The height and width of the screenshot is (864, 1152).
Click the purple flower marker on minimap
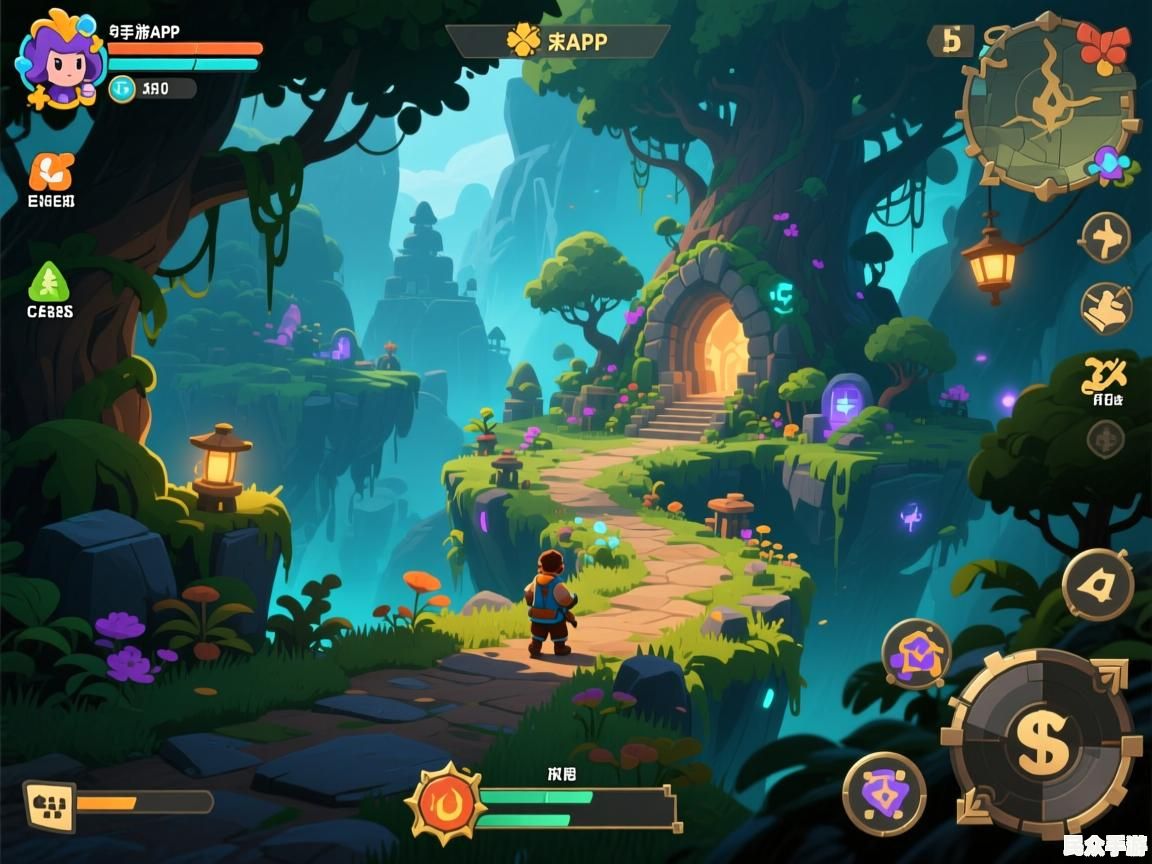pos(1111,163)
